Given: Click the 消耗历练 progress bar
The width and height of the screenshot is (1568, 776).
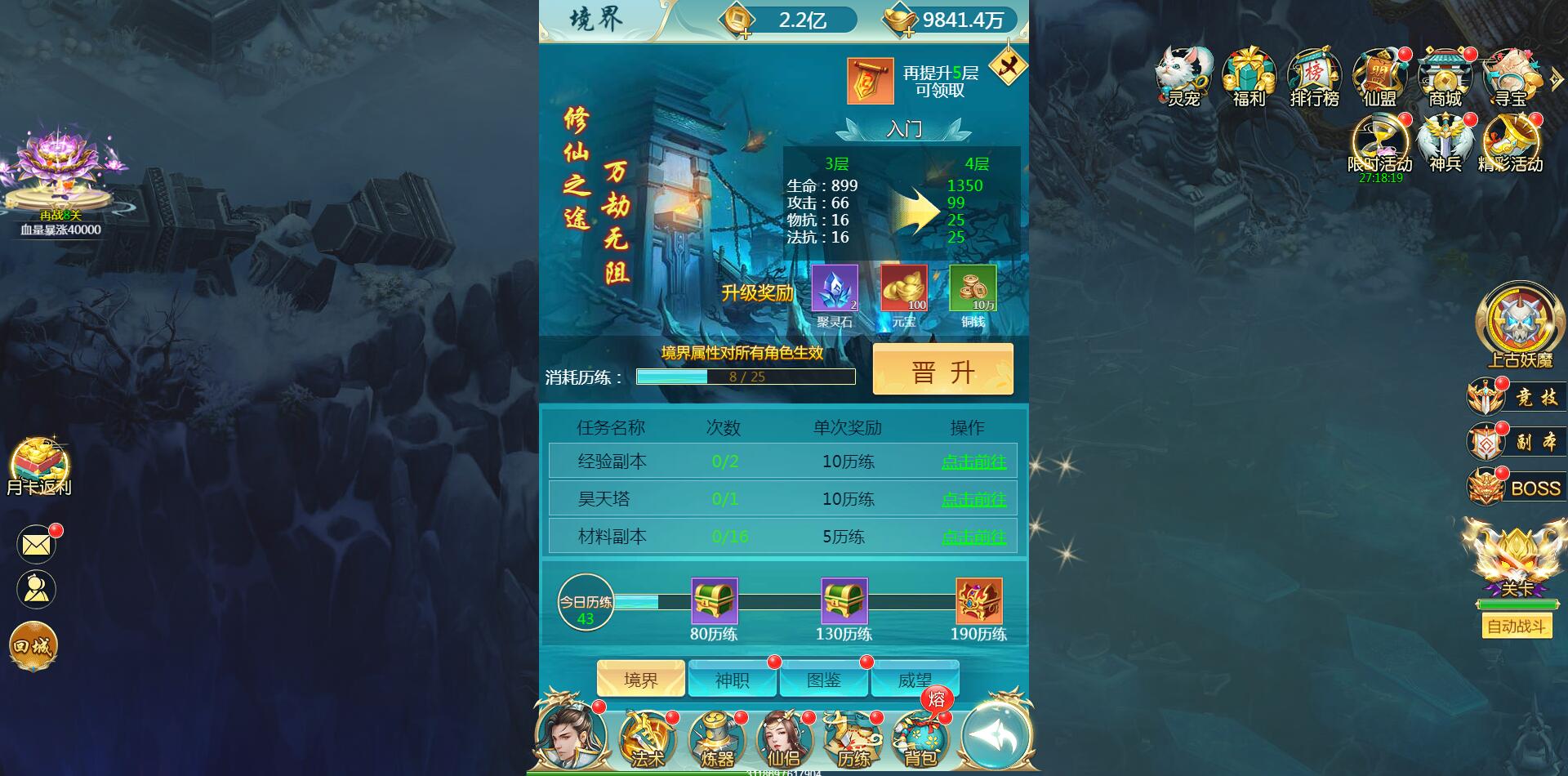Looking at the screenshot, I should click(747, 376).
